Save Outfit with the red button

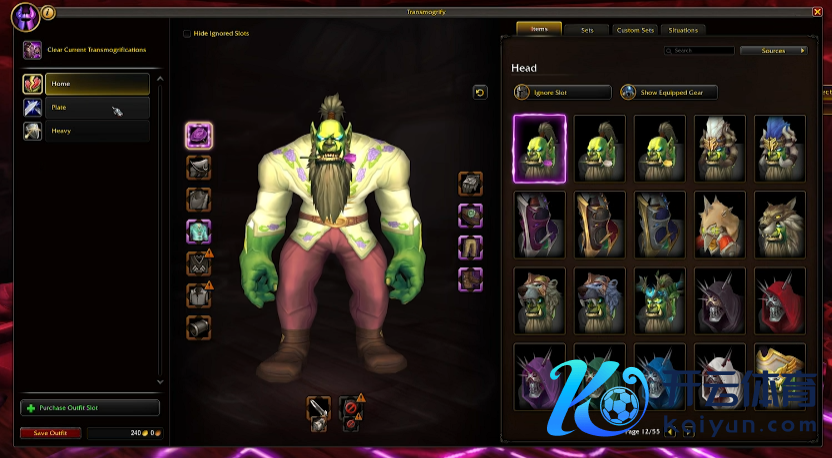pyautogui.click(x=50, y=433)
